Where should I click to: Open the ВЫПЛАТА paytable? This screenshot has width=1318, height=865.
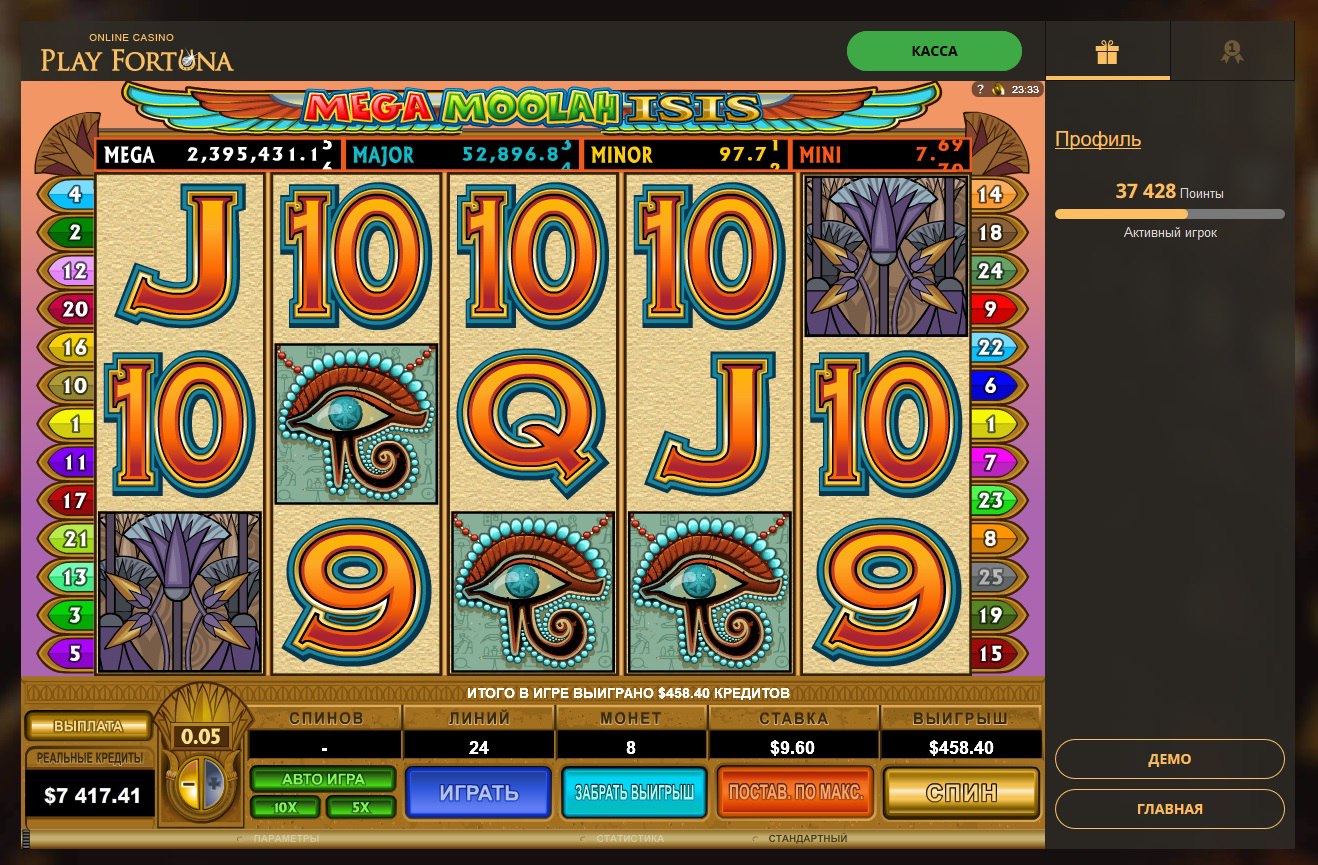tap(88, 726)
